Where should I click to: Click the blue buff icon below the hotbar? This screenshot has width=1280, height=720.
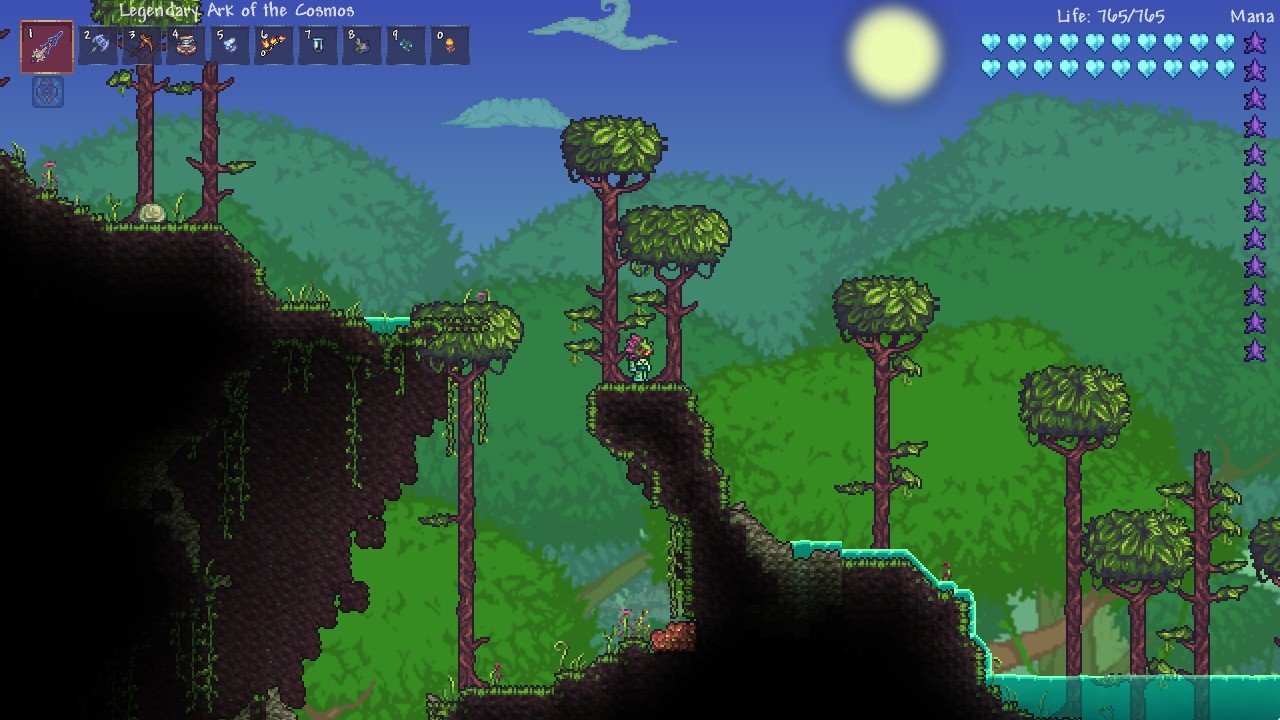click(48, 92)
